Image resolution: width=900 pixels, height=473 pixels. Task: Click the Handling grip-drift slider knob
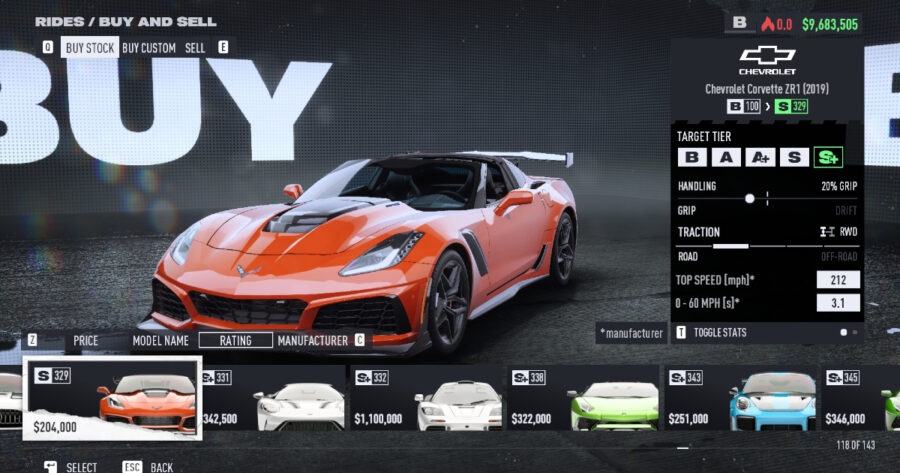pyautogui.click(x=750, y=198)
